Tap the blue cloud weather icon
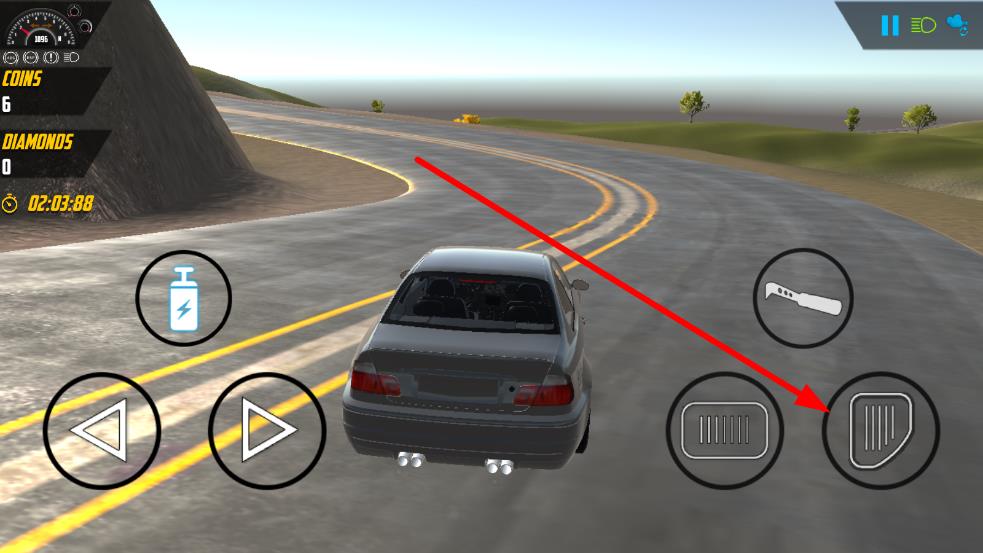This screenshot has height=553, width=983. [957, 25]
